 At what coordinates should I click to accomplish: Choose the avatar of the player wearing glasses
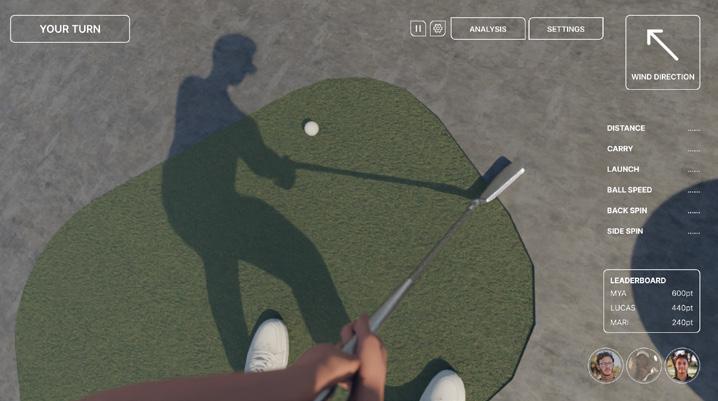tap(606, 366)
